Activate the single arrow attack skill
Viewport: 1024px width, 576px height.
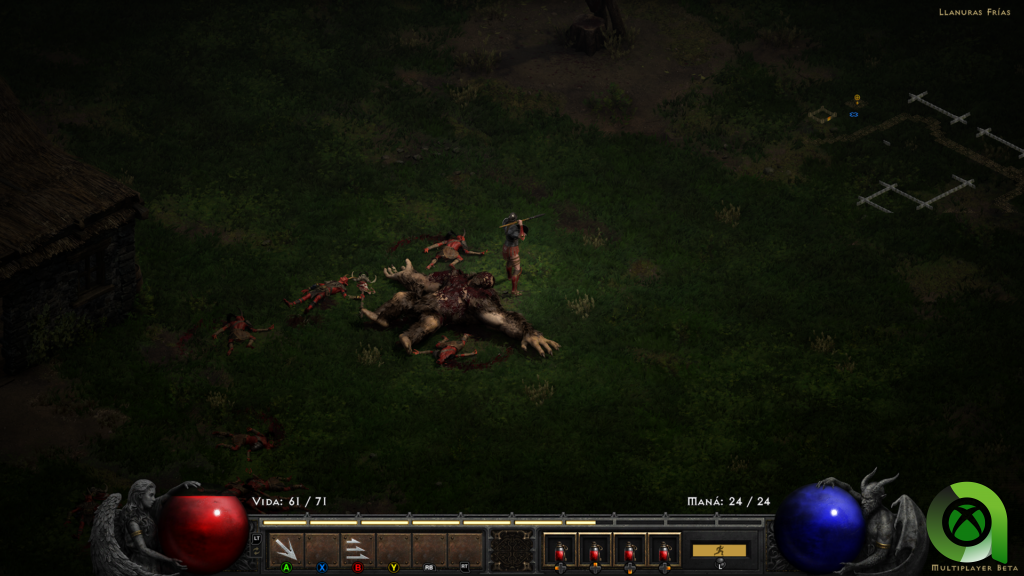pos(286,549)
